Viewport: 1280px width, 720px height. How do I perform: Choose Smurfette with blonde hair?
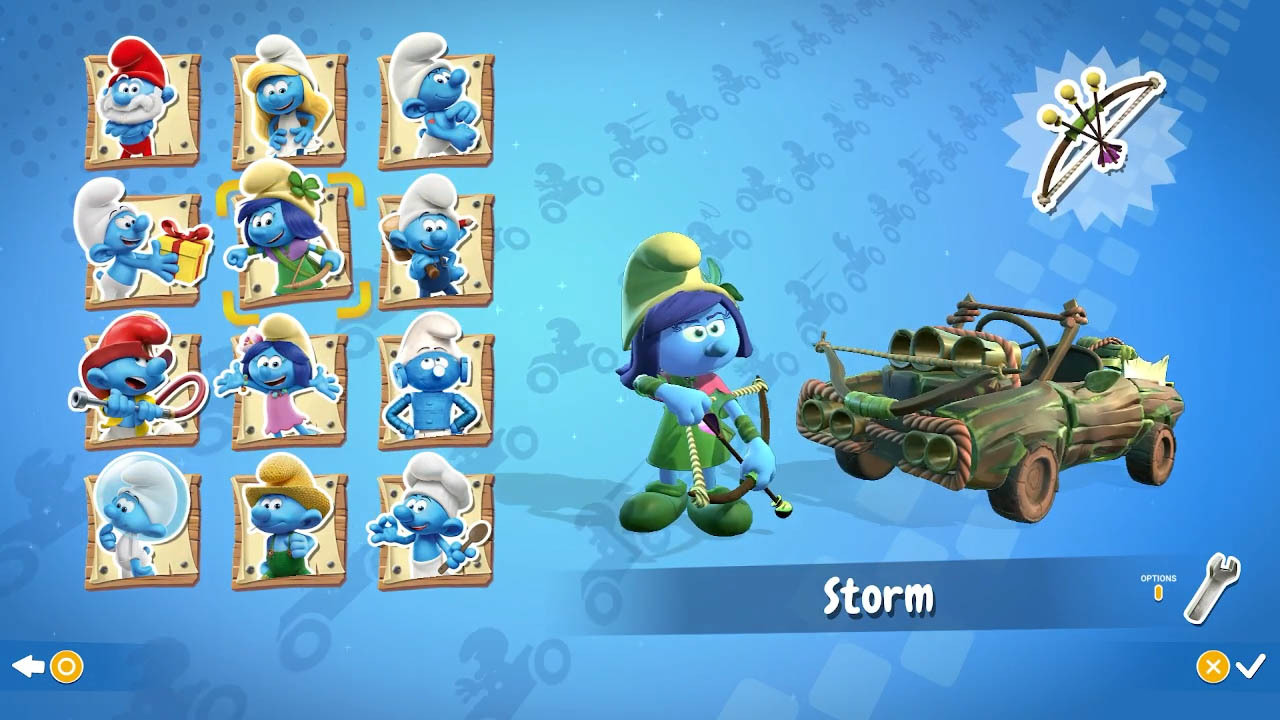click(x=288, y=104)
